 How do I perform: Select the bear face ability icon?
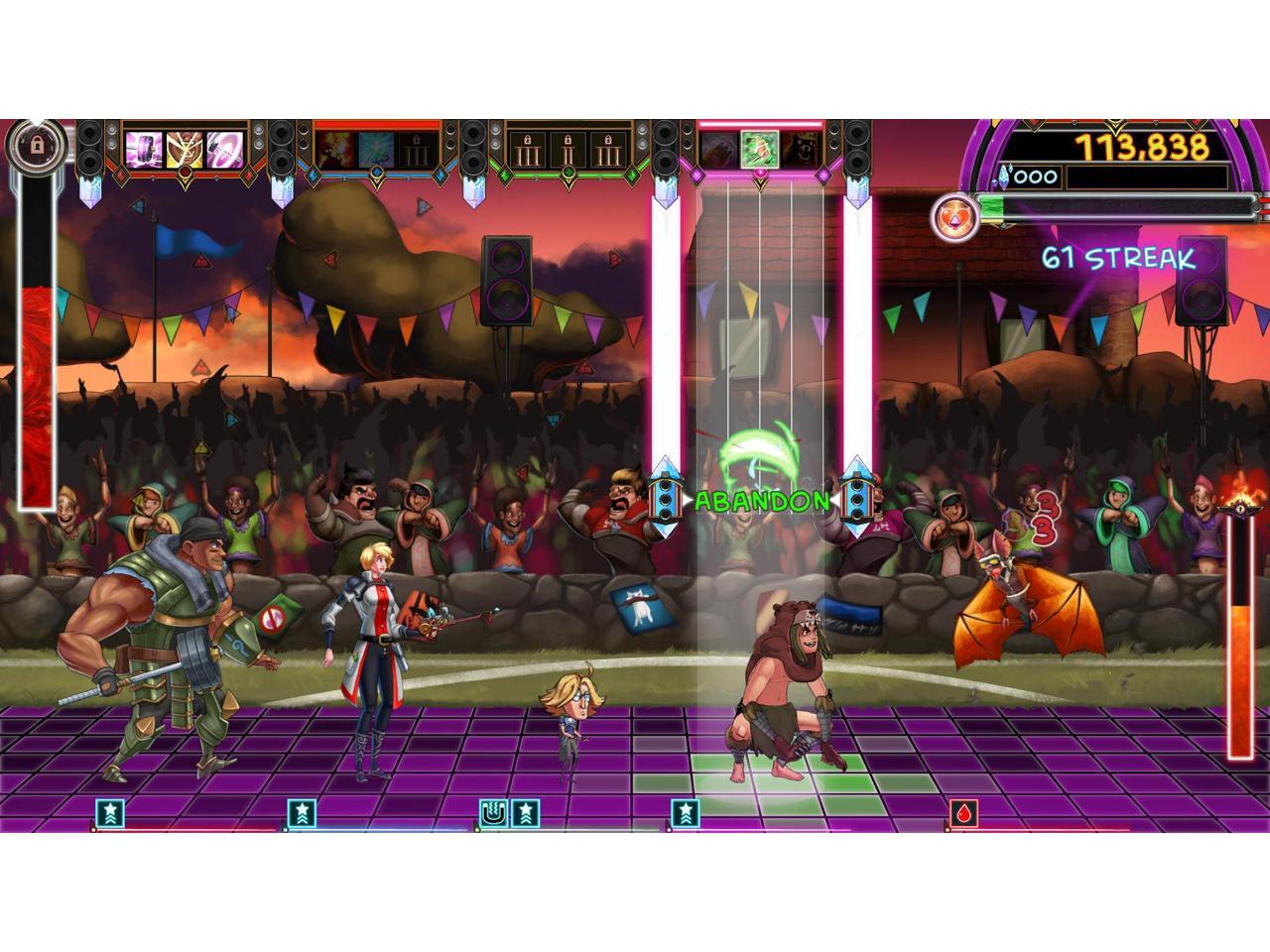pyautogui.click(x=802, y=150)
